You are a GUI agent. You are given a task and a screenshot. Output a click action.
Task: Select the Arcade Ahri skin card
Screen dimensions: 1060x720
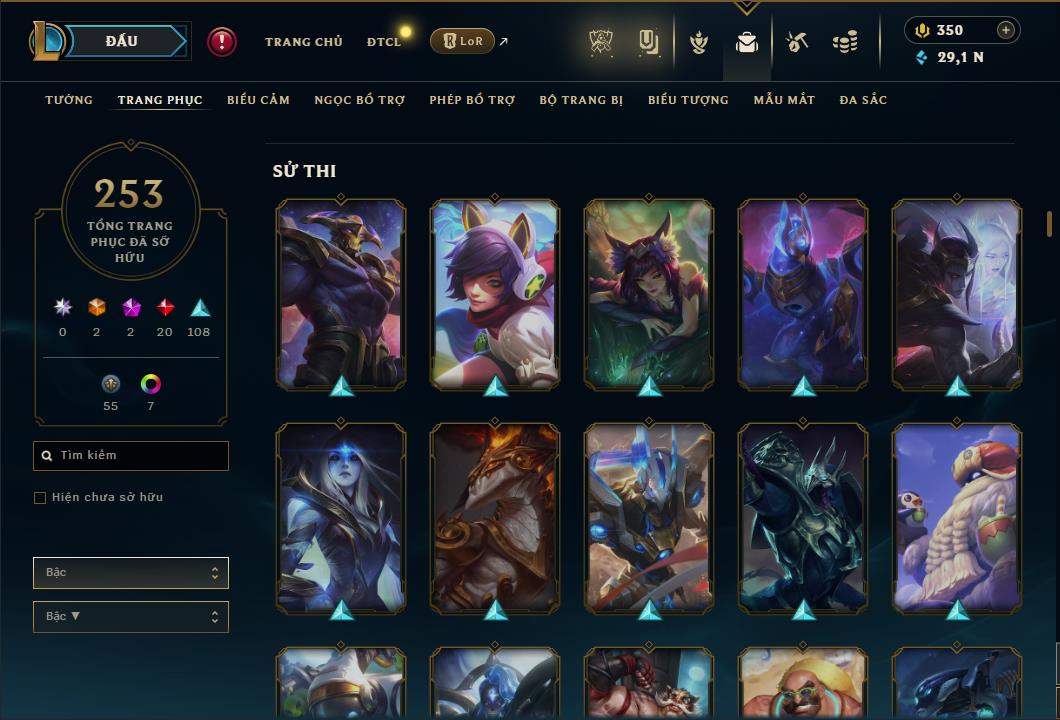[495, 294]
